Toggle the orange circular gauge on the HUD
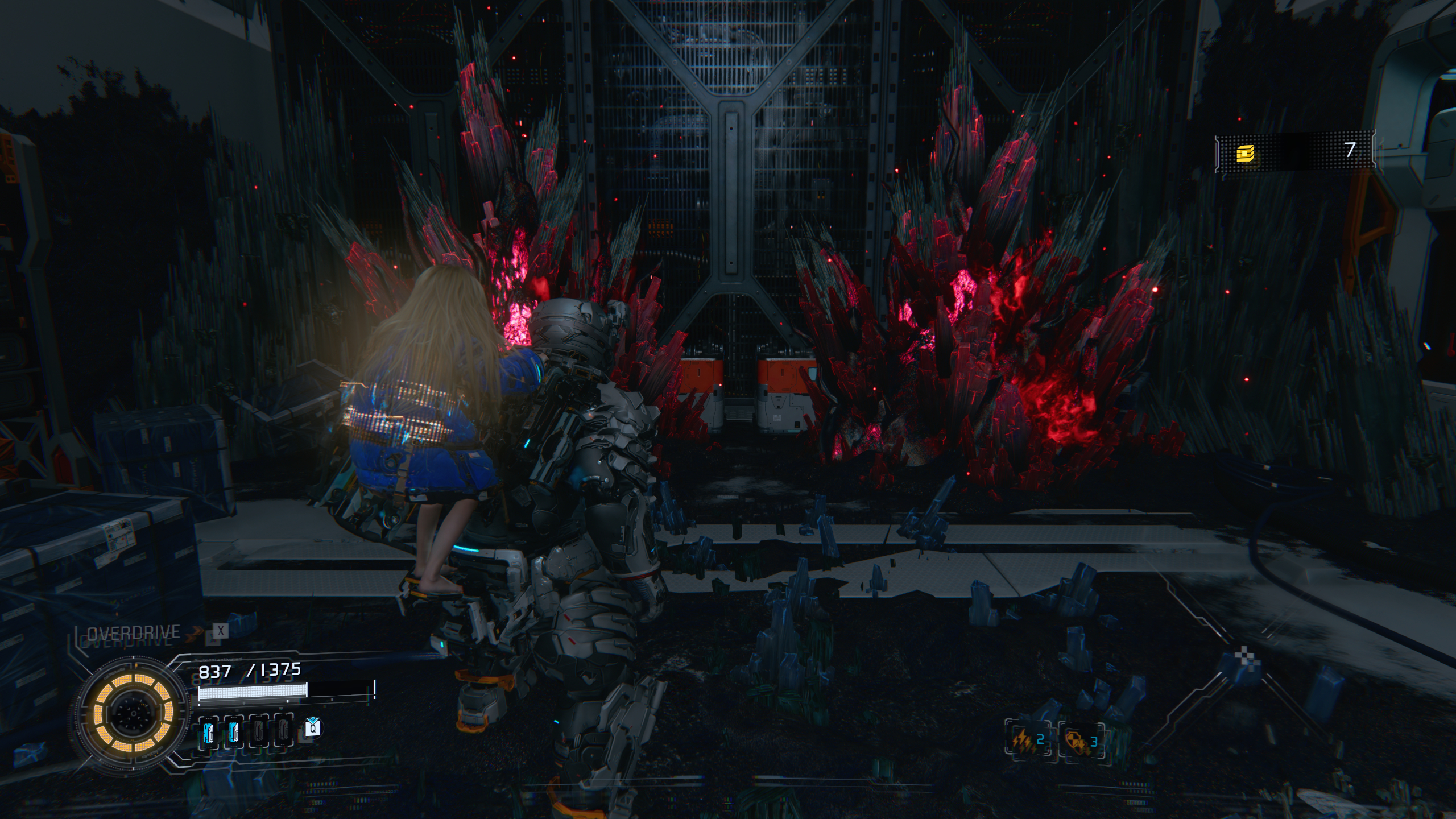The image size is (1456, 819). [135, 713]
